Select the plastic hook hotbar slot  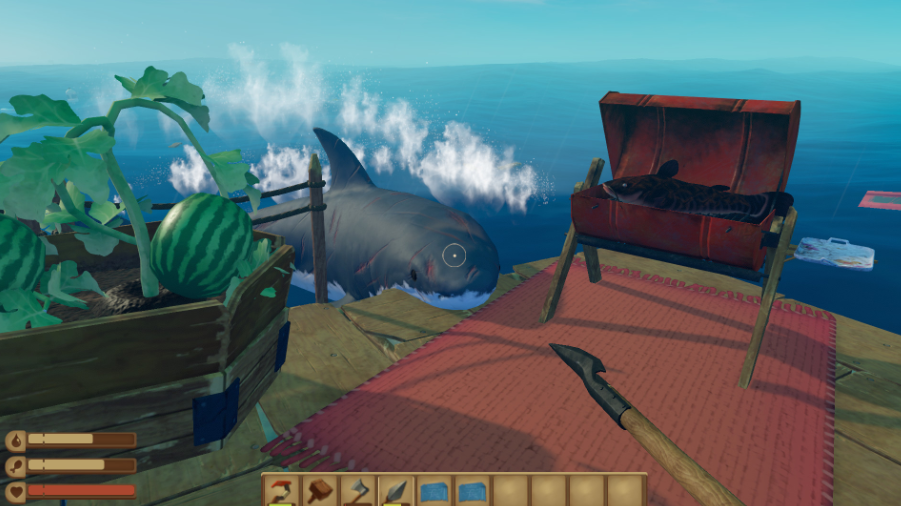tap(281, 491)
